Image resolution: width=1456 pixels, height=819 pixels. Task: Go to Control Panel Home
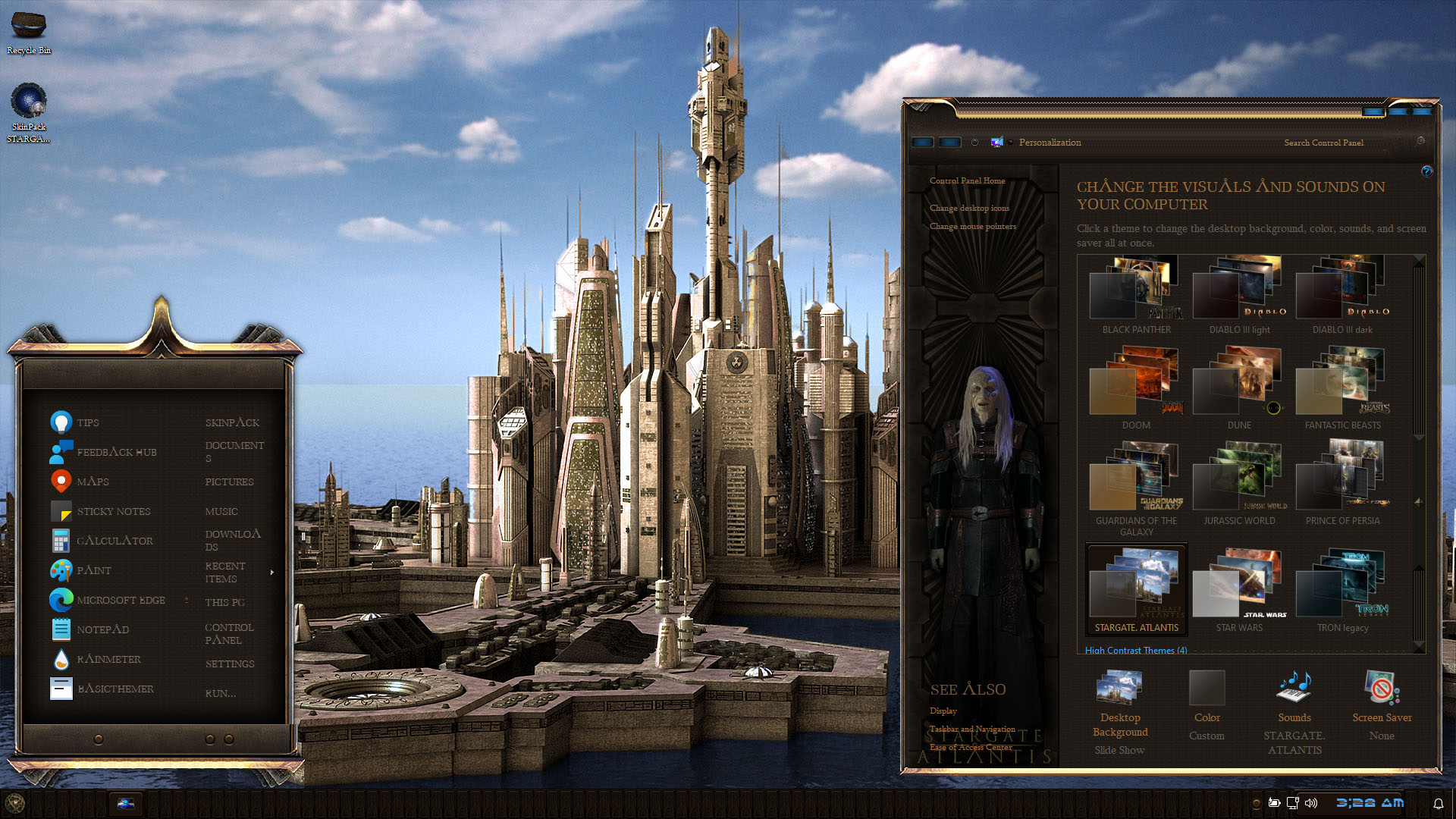point(967,180)
